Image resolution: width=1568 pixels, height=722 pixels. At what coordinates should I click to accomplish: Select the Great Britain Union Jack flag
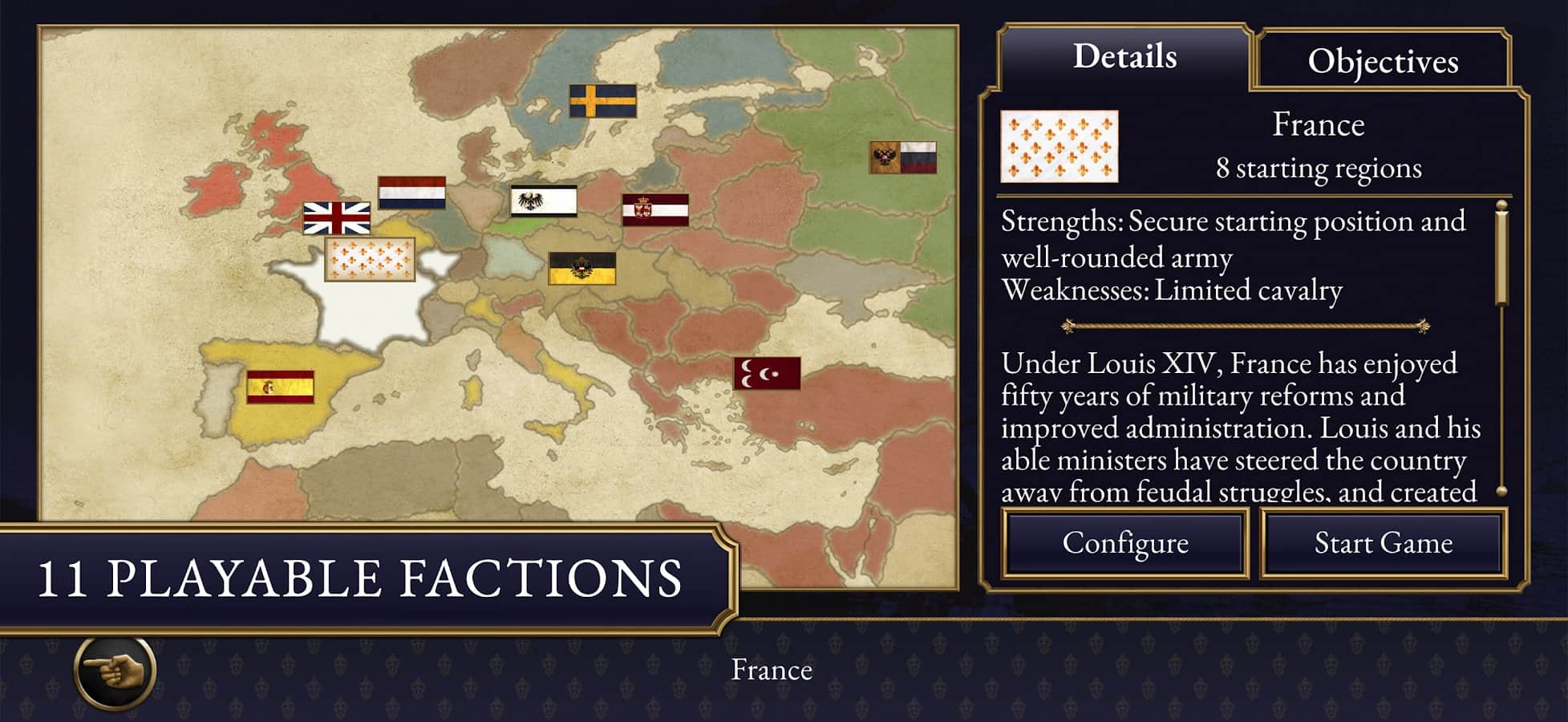click(337, 217)
